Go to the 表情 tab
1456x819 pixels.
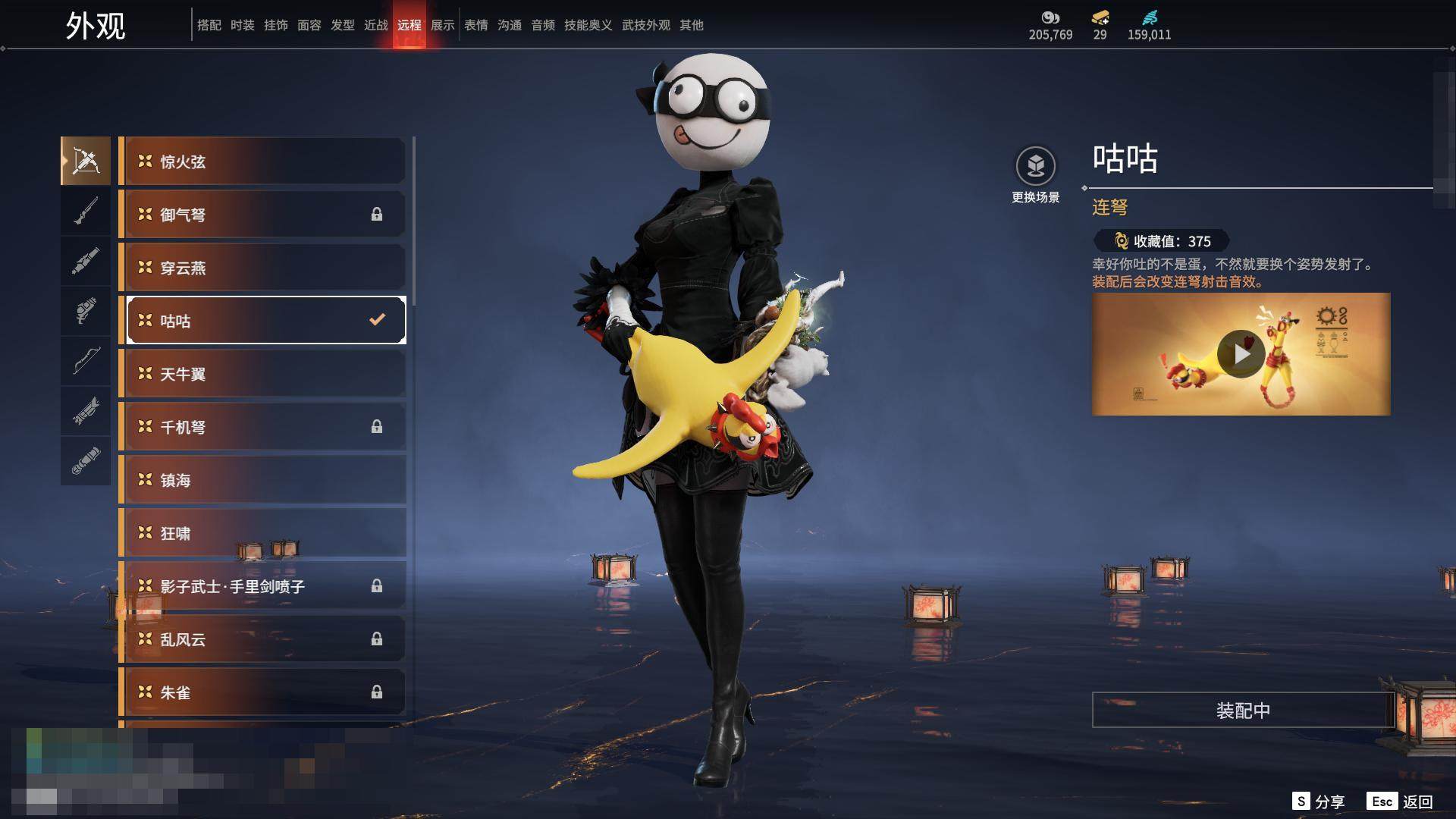[476, 25]
